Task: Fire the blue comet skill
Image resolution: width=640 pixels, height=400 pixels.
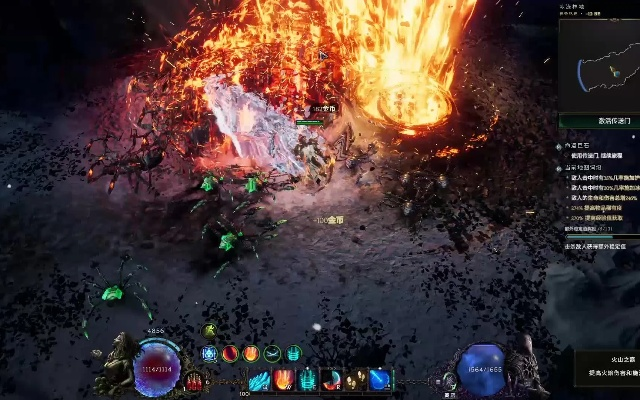Action: click(379, 380)
